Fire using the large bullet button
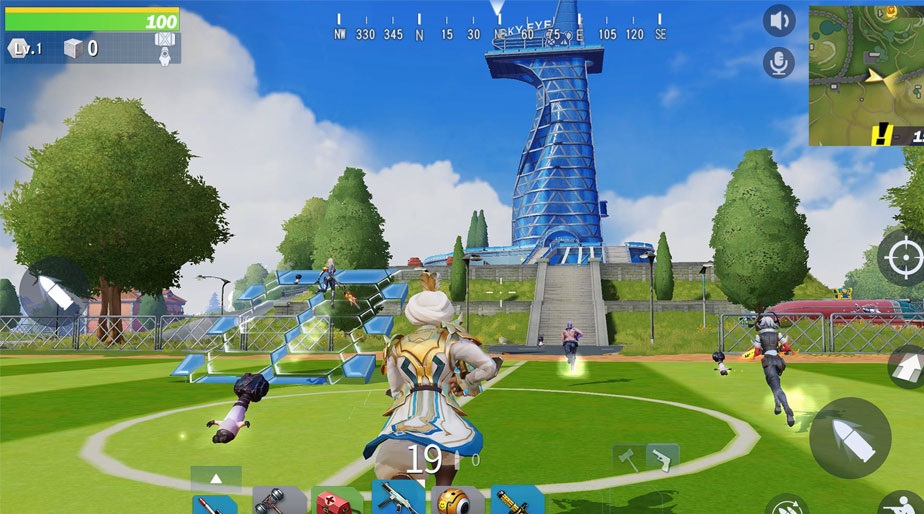Viewport: 924px width, 514px height. click(x=849, y=437)
